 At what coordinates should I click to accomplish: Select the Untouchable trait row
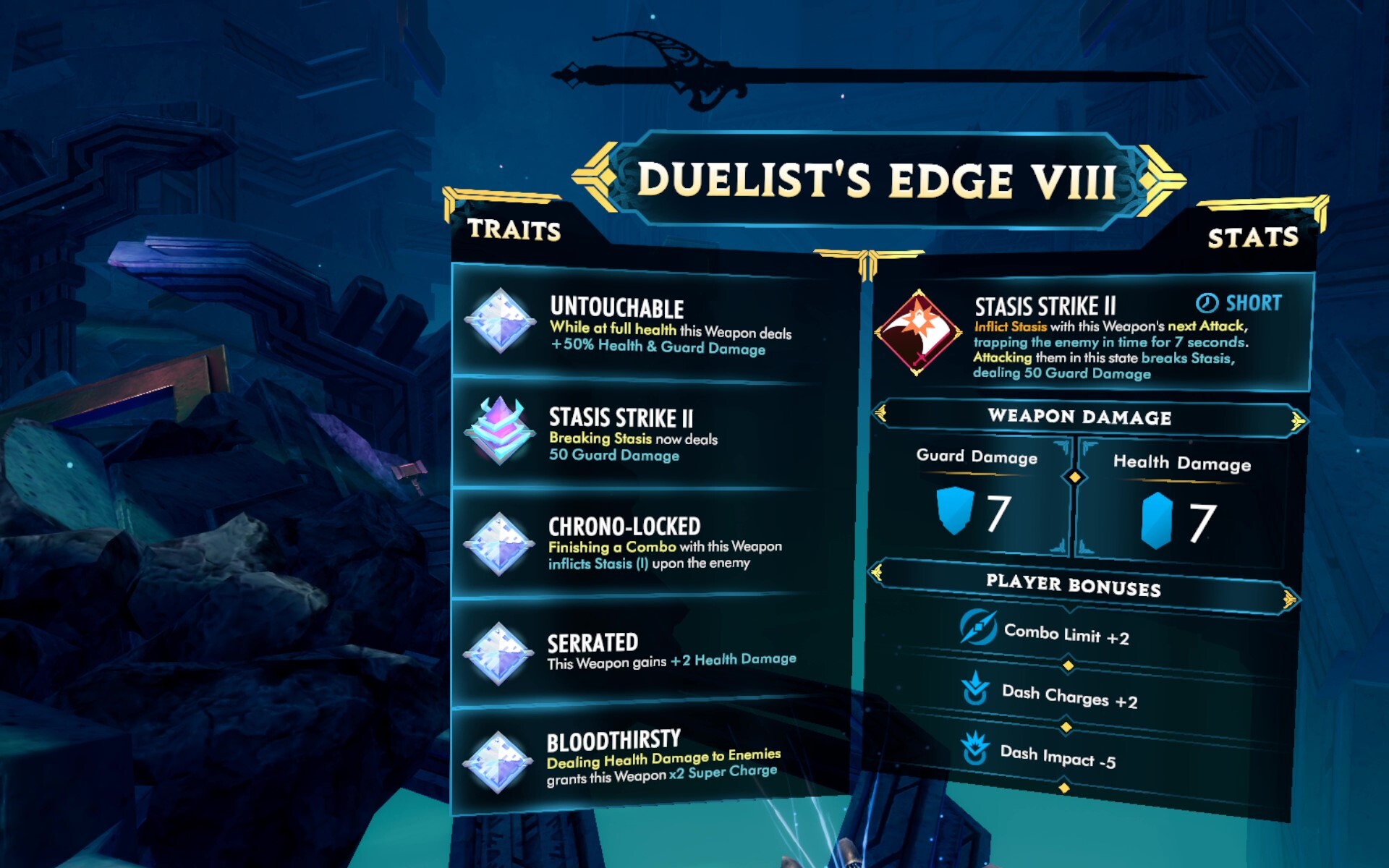(x=651, y=323)
